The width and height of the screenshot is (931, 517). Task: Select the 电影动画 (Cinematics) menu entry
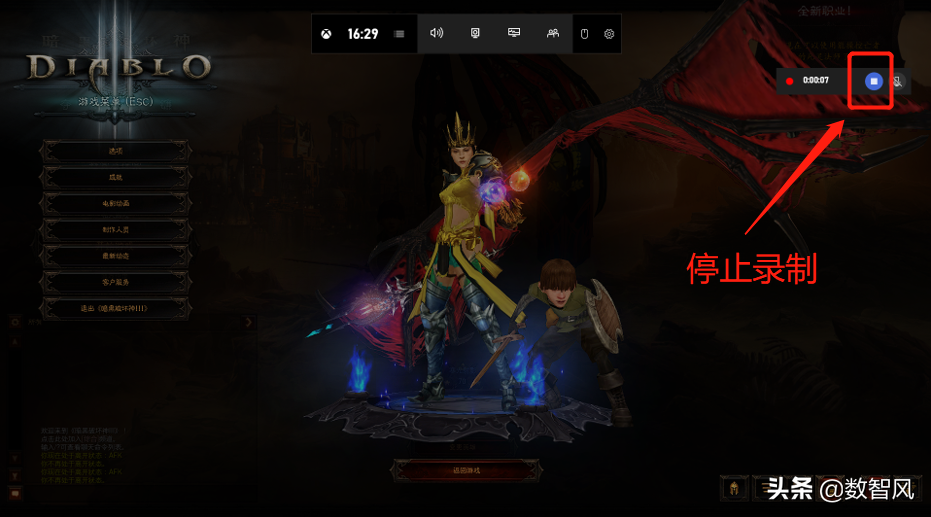click(x=115, y=203)
